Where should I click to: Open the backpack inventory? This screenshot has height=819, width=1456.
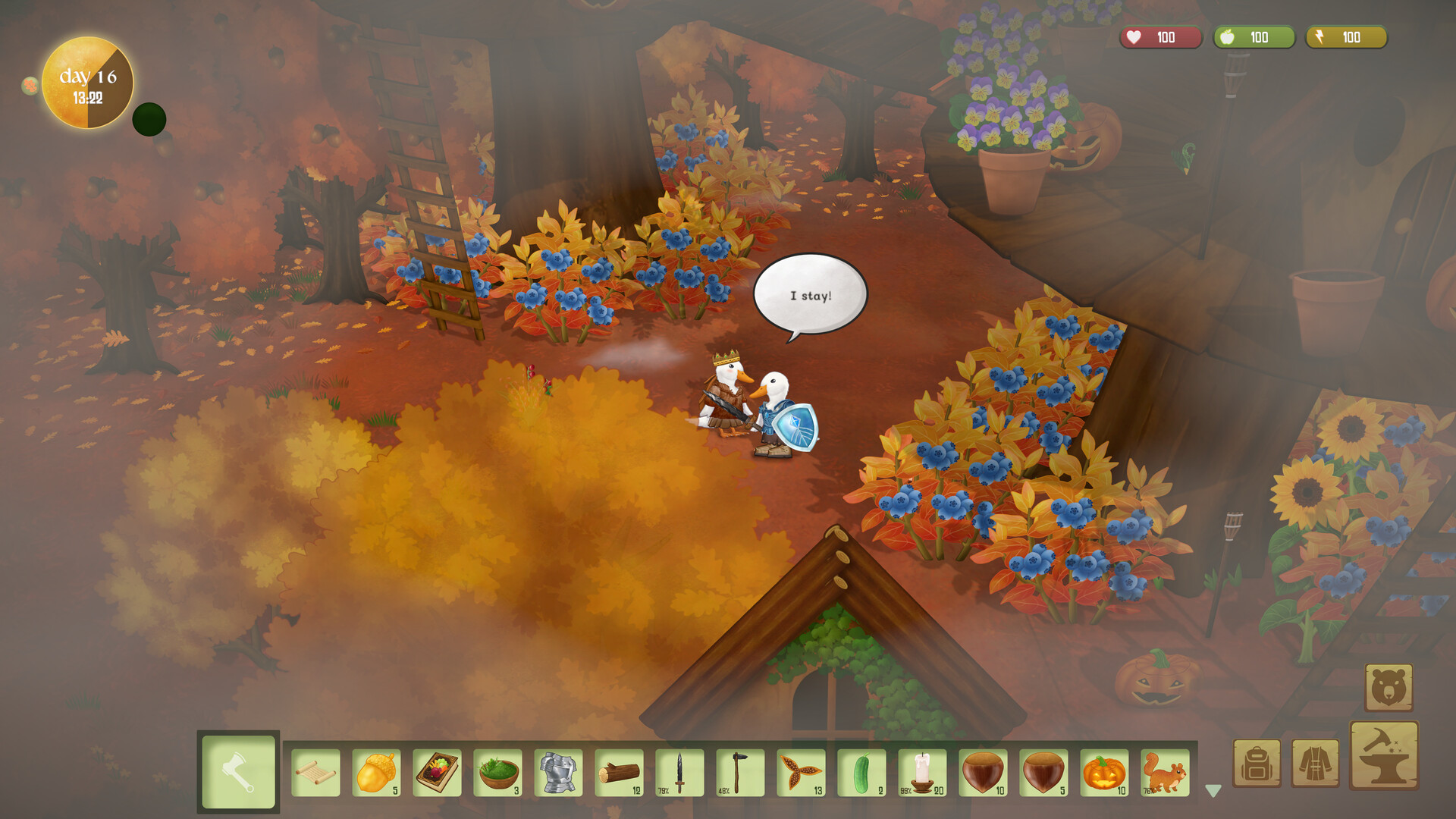1257,764
